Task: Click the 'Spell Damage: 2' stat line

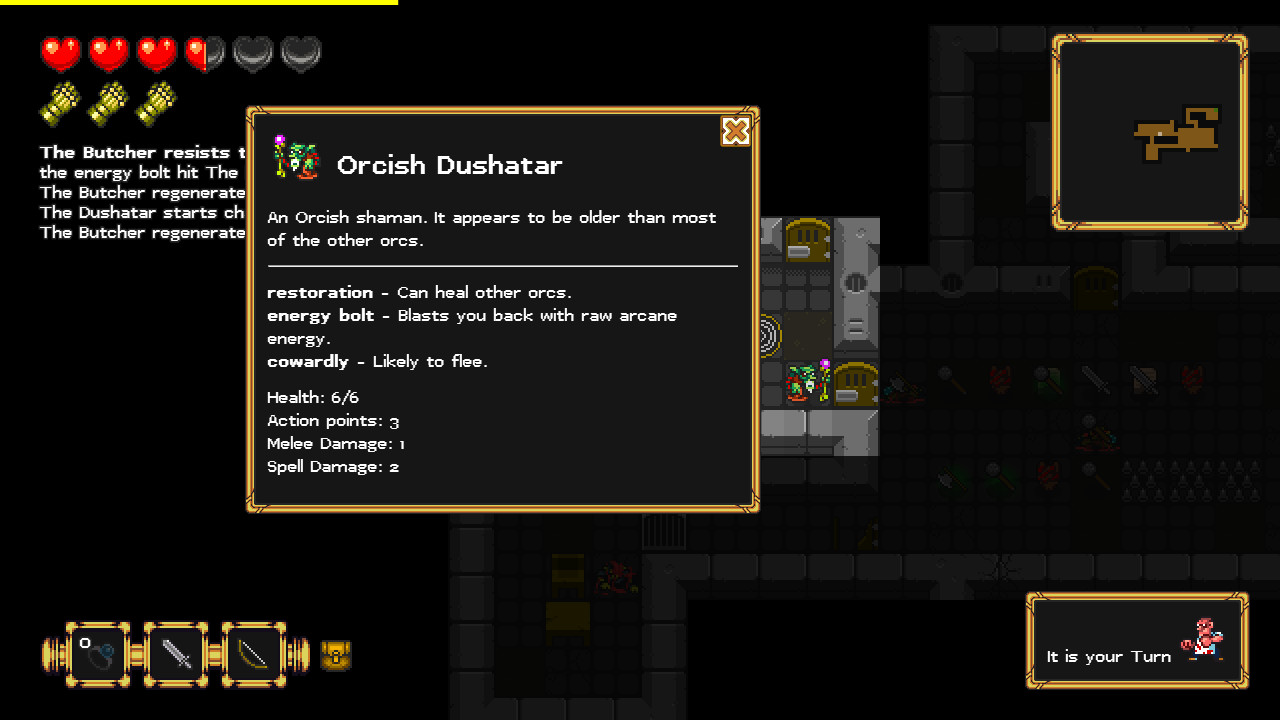Action: click(x=333, y=466)
